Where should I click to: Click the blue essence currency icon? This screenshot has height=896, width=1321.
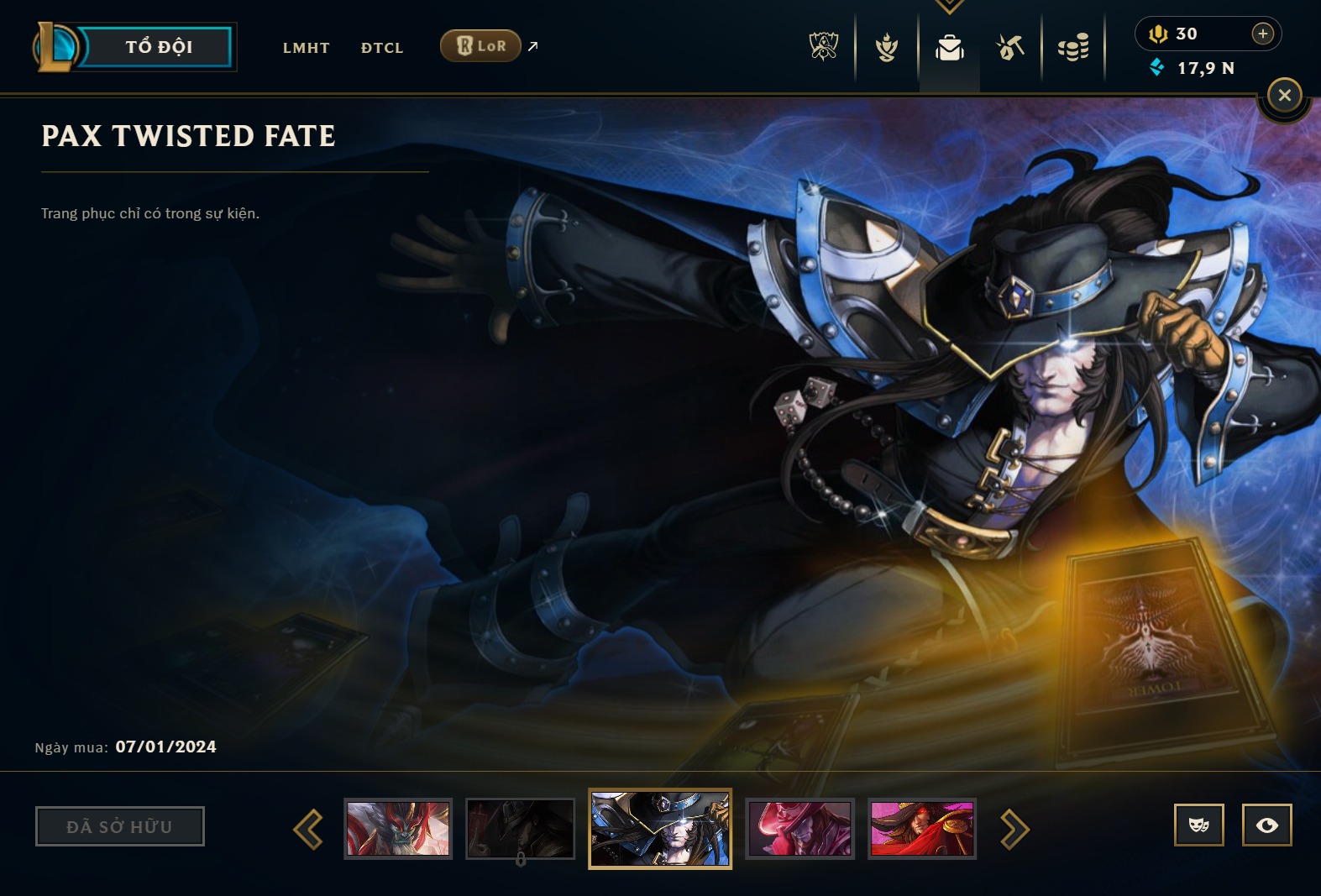1160,68
